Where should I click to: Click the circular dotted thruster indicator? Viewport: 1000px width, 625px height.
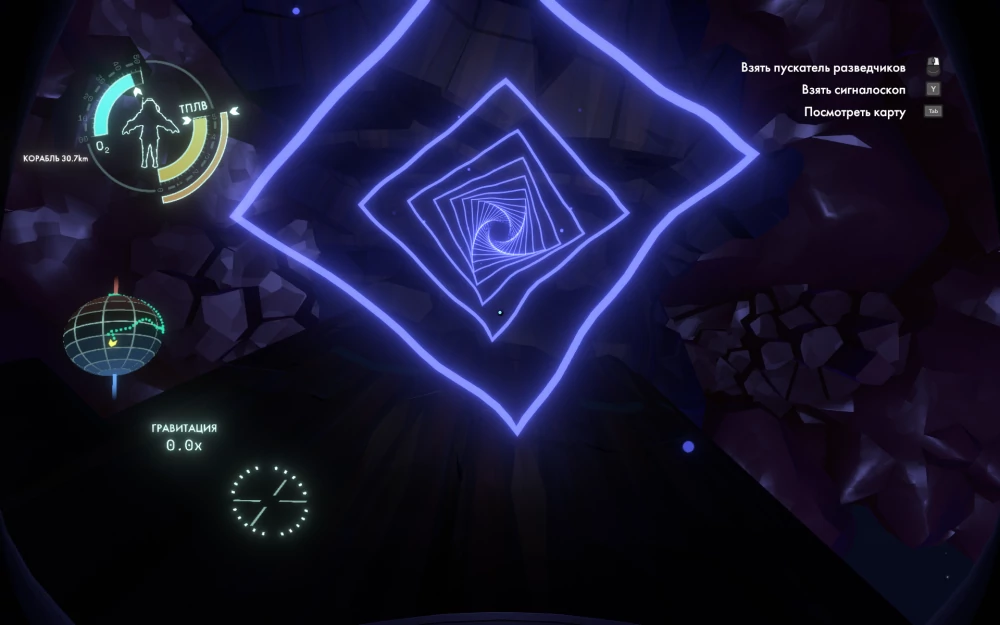pos(269,499)
